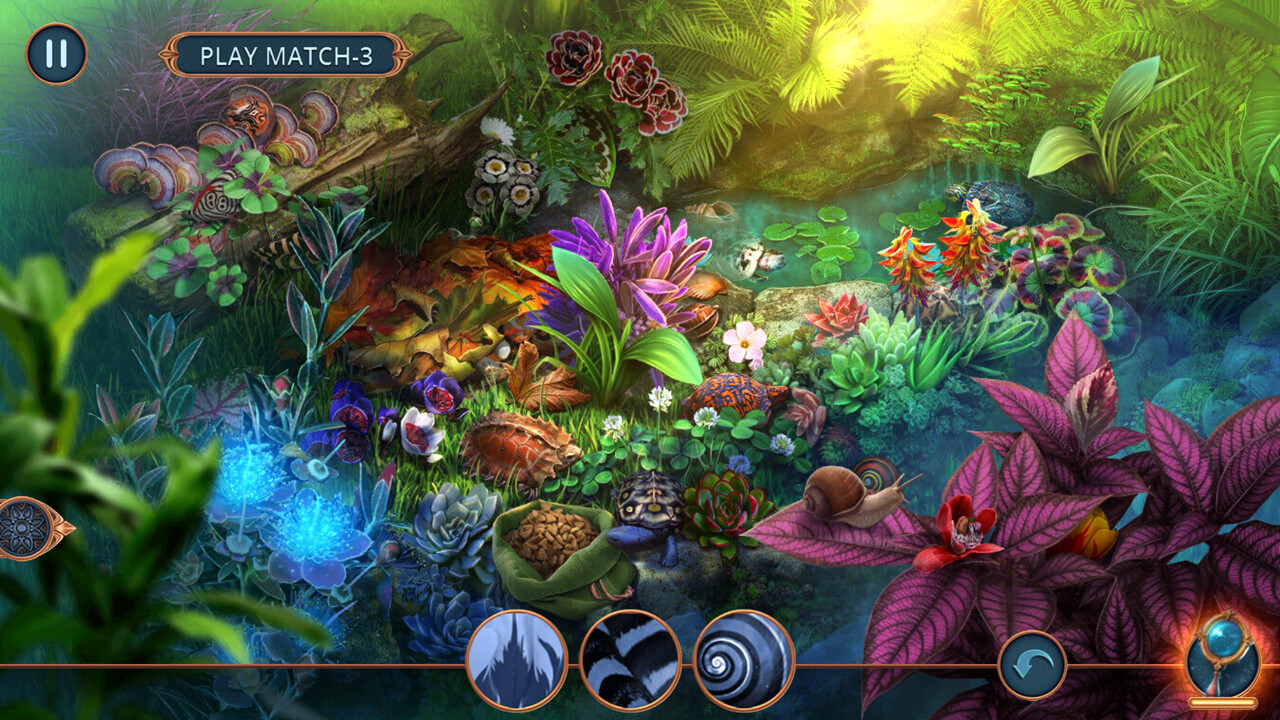
Task: Select the spiky blue plant fragment clue
Action: [516, 661]
